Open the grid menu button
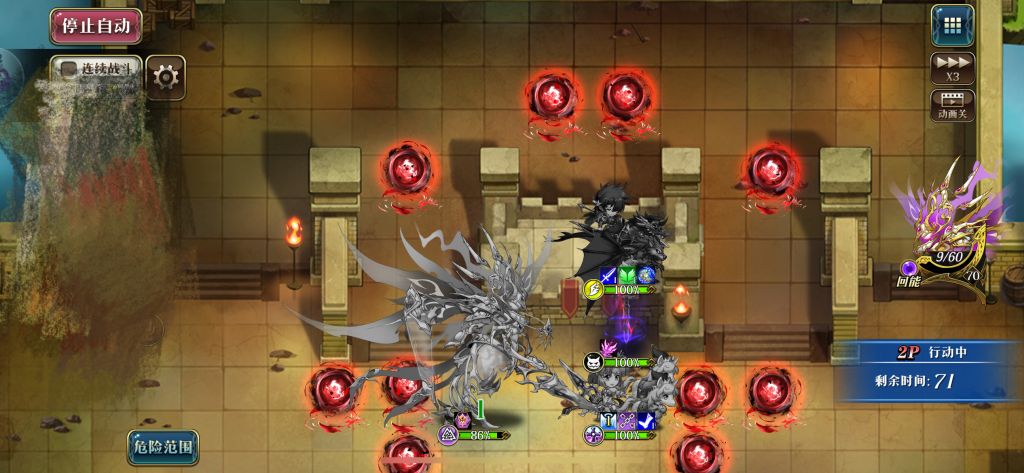The height and width of the screenshot is (473, 1024). click(x=952, y=25)
